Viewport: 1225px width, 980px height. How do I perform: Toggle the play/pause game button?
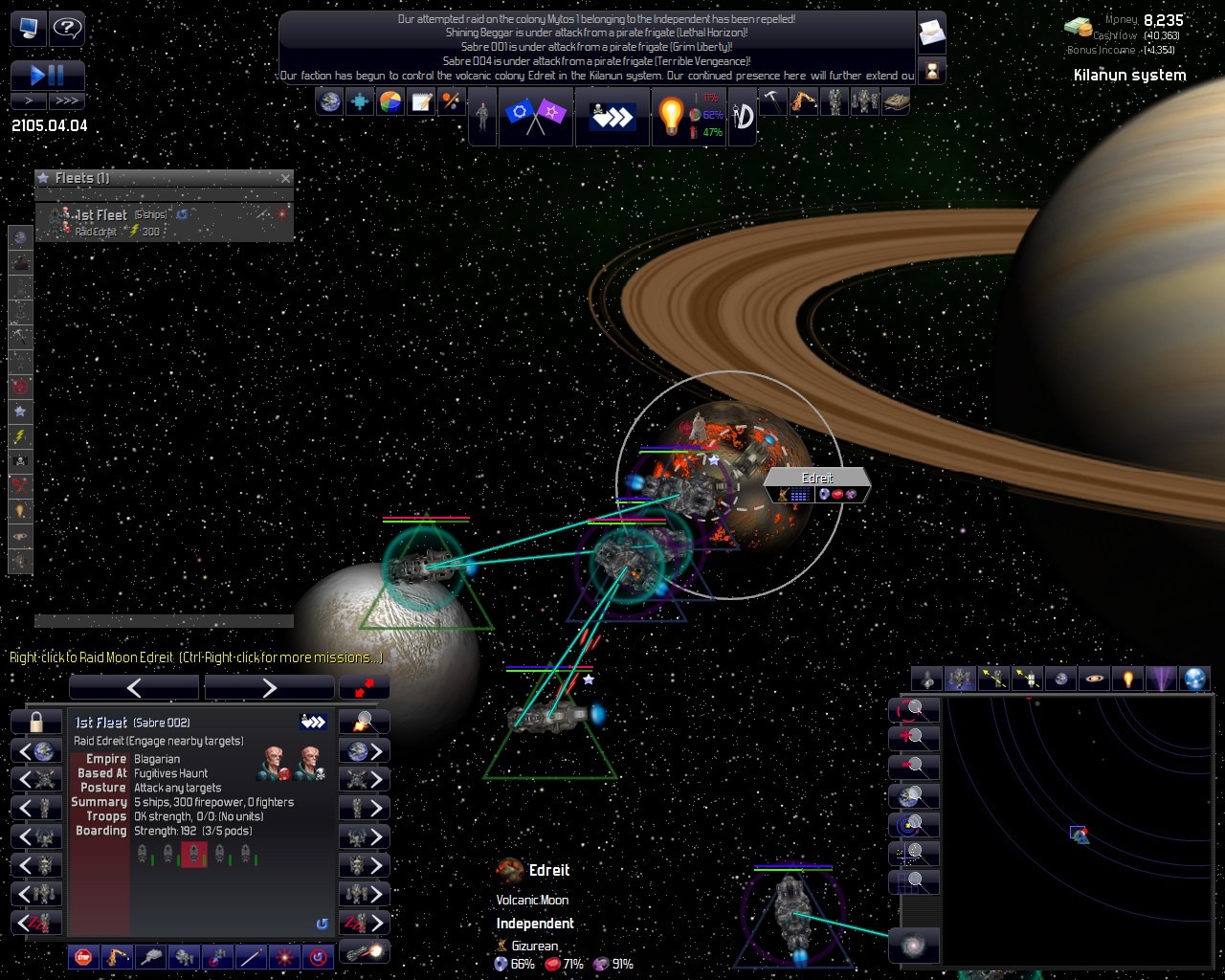(48, 76)
